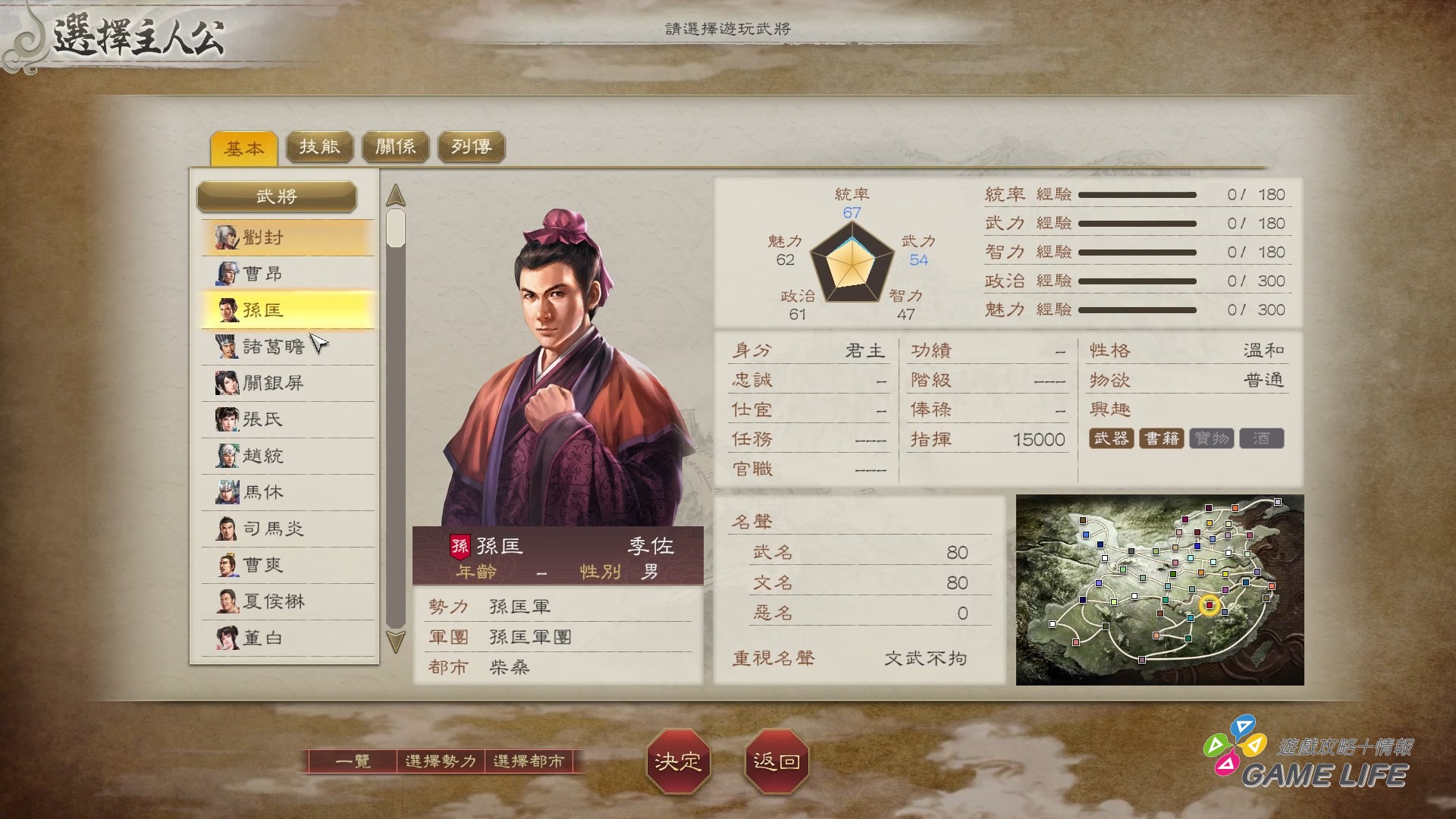Switch to the 技能 tab

tap(318, 146)
